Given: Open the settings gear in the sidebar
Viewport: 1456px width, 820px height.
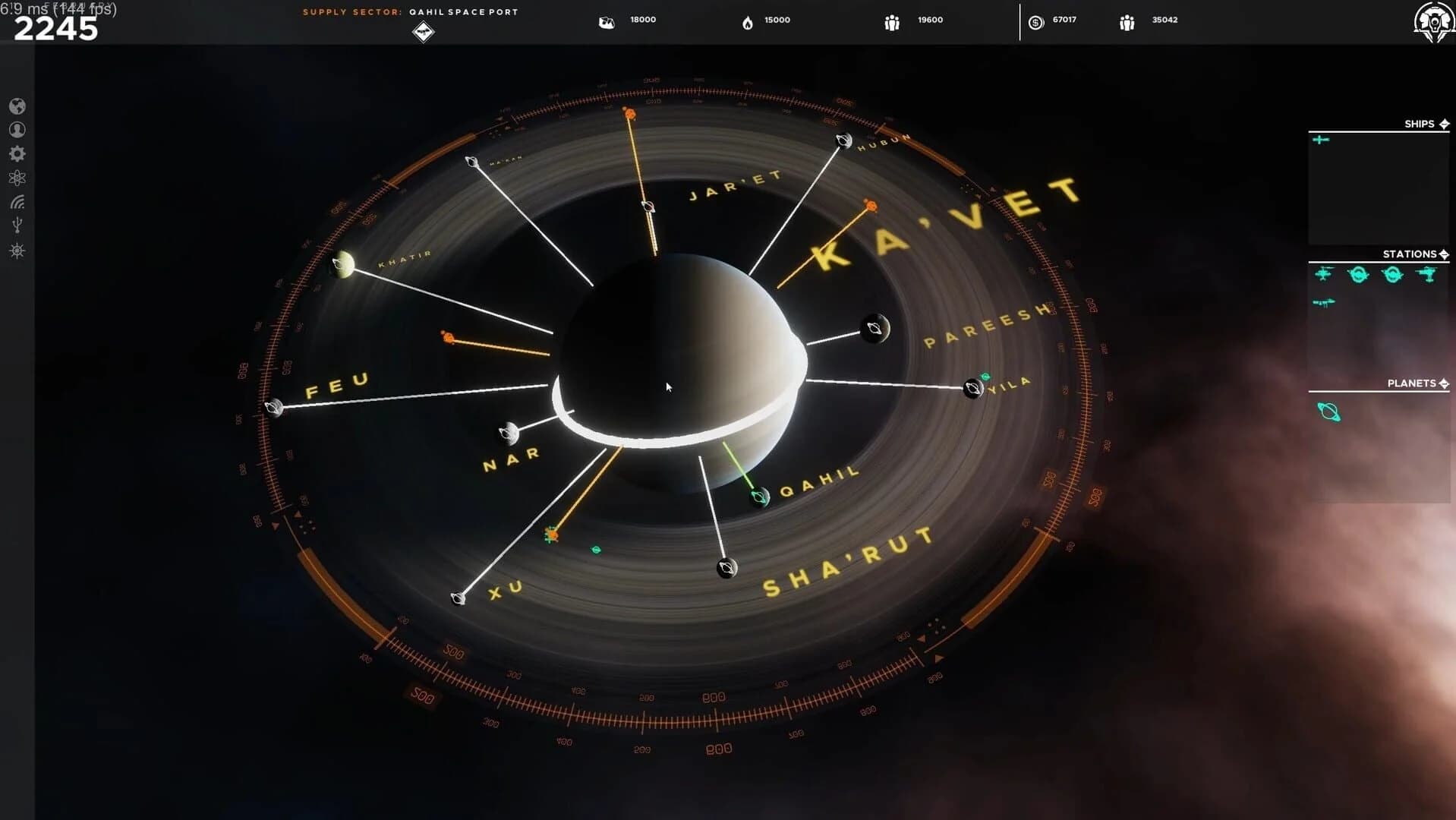Looking at the screenshot, I should pyautogui.click(x=17, y=153).
